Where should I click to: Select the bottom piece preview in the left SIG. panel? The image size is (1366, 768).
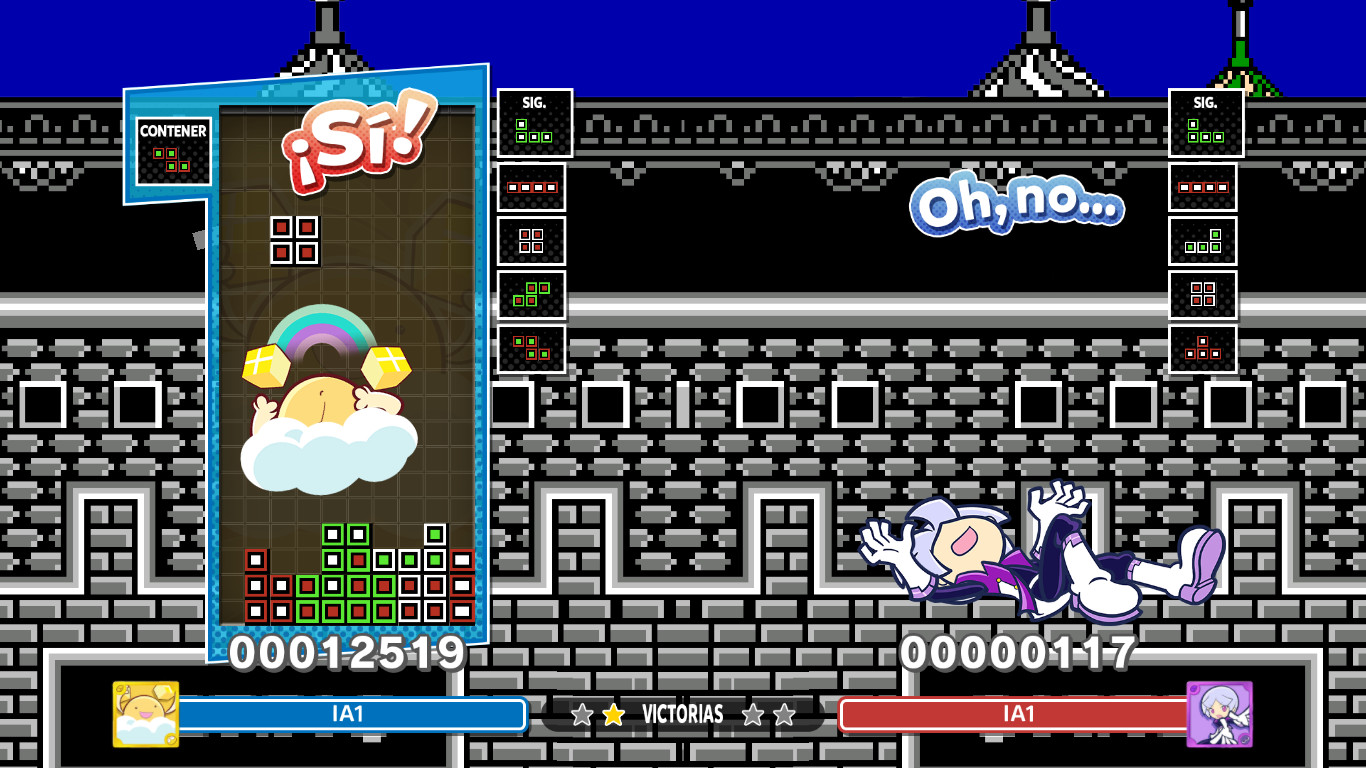click(531, 350)
